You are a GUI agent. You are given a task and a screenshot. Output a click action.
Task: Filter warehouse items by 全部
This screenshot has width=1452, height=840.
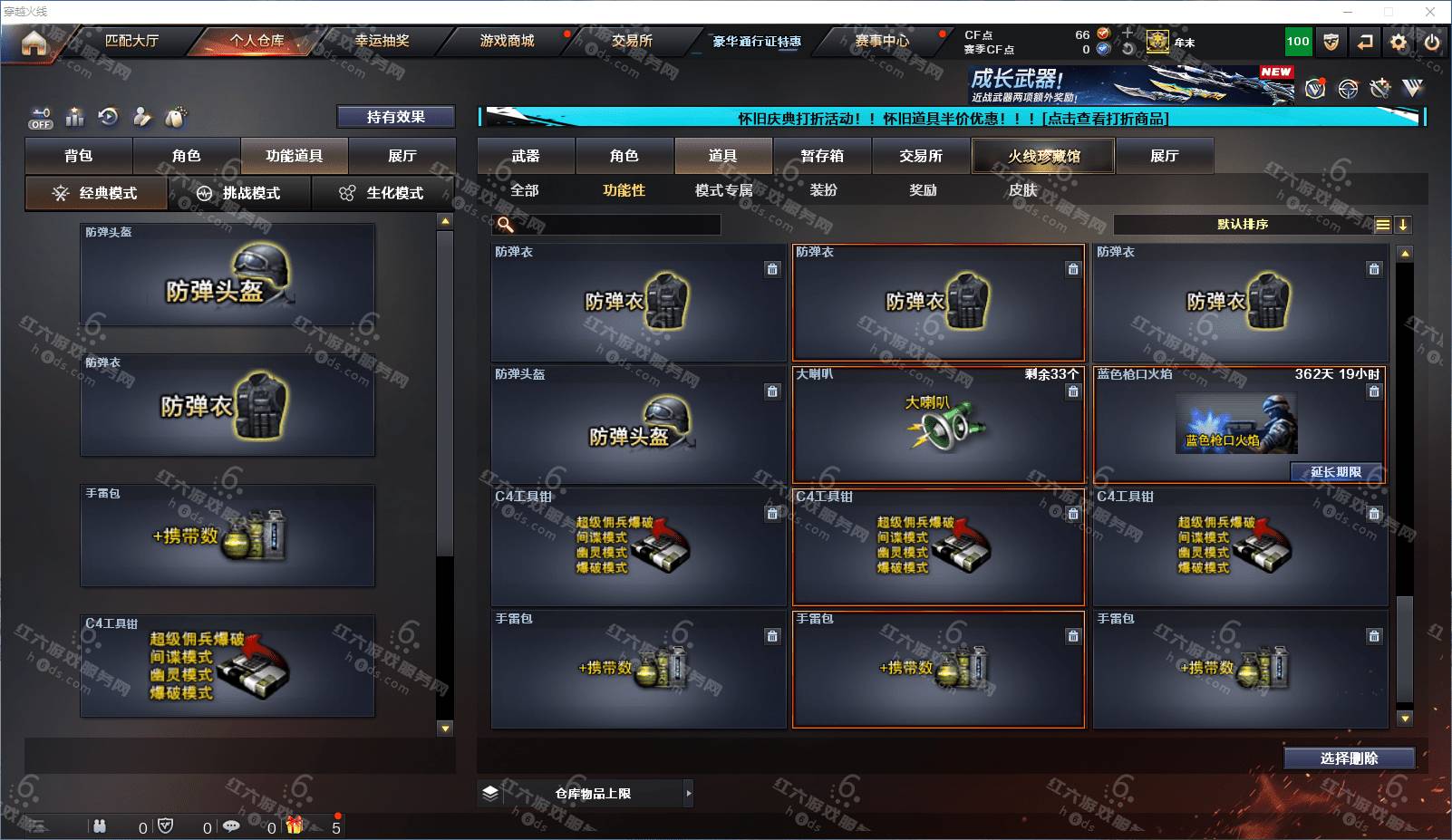click(525, 190)
